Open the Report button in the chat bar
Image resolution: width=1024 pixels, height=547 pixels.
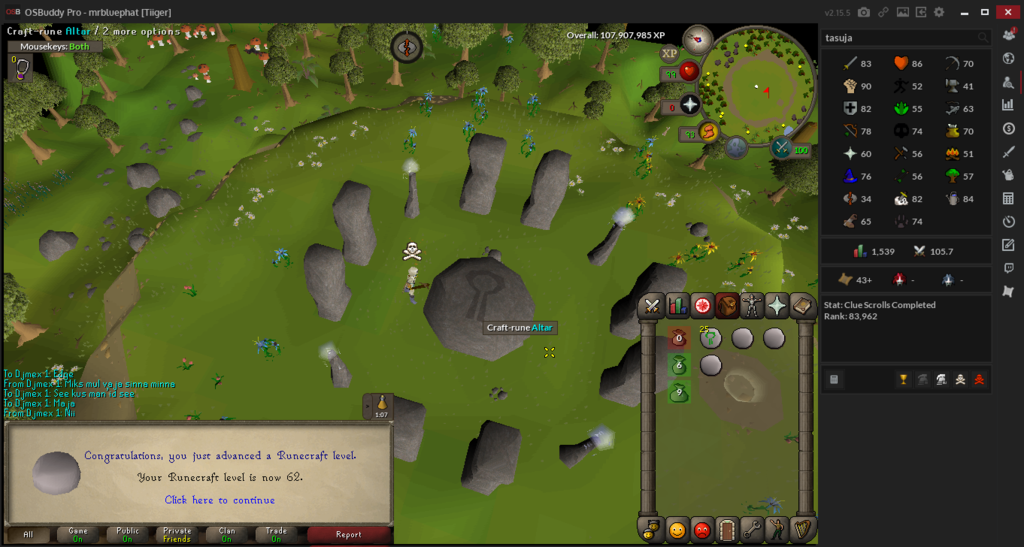click(348, 534)
